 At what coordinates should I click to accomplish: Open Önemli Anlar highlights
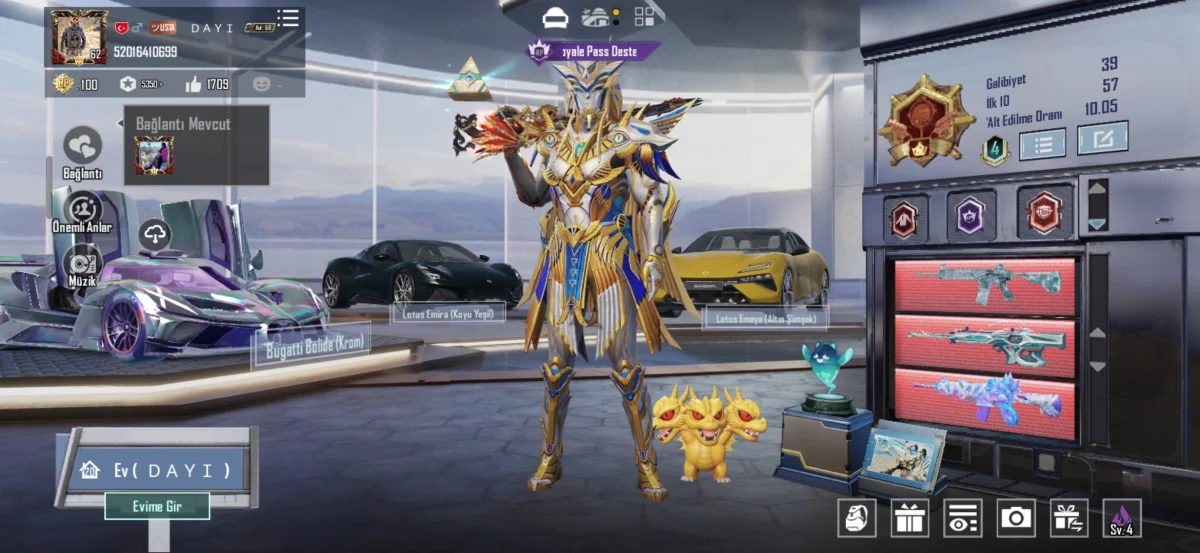tap(83, 209)
